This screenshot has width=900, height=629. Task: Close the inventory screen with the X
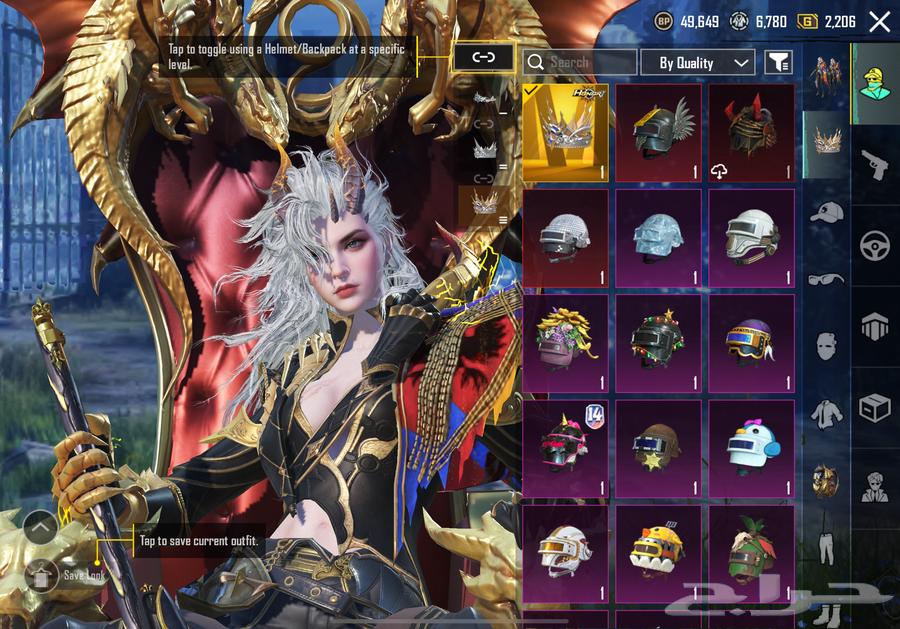click(879, 22)
